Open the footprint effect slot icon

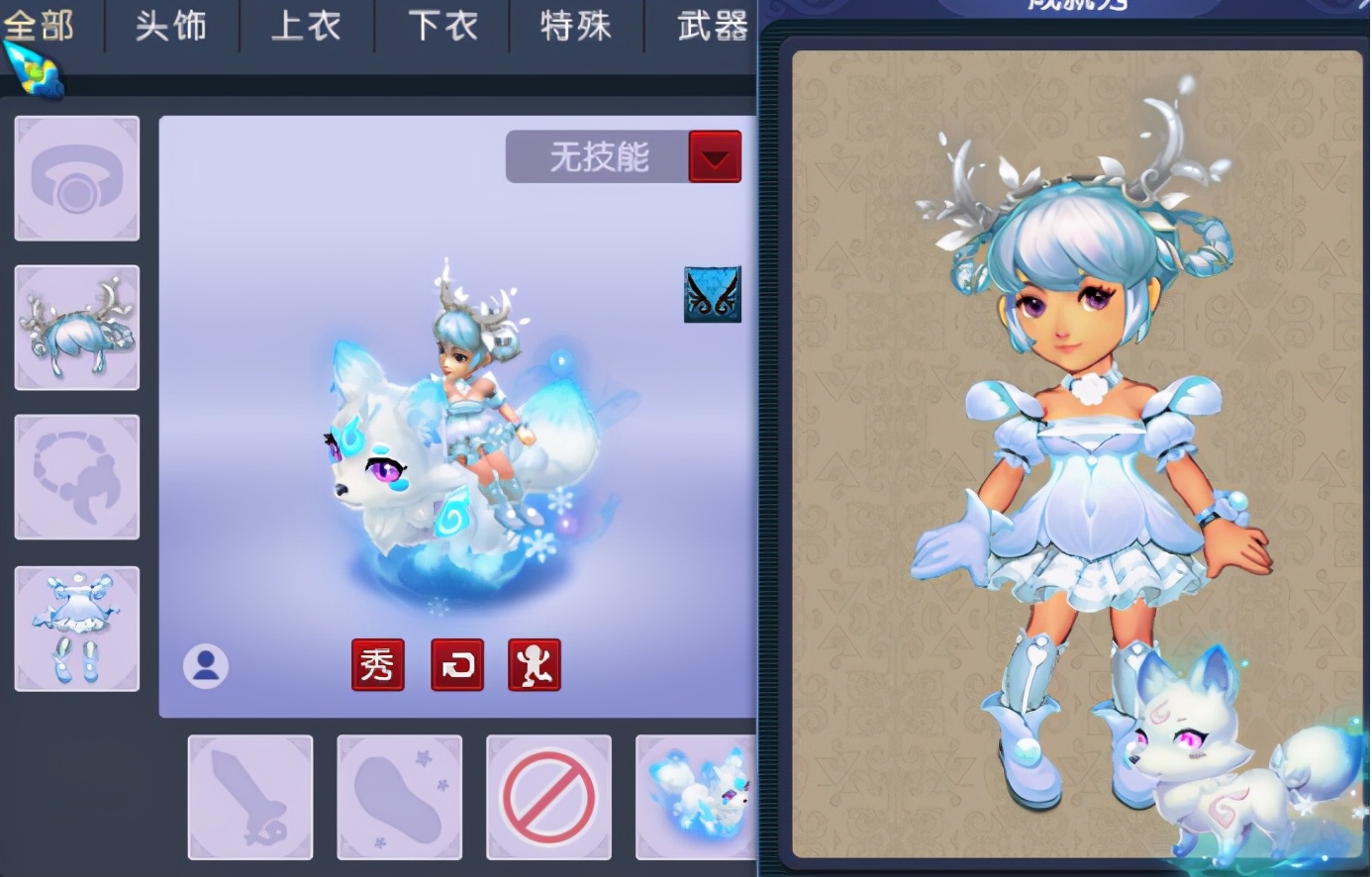pos(400,797)
